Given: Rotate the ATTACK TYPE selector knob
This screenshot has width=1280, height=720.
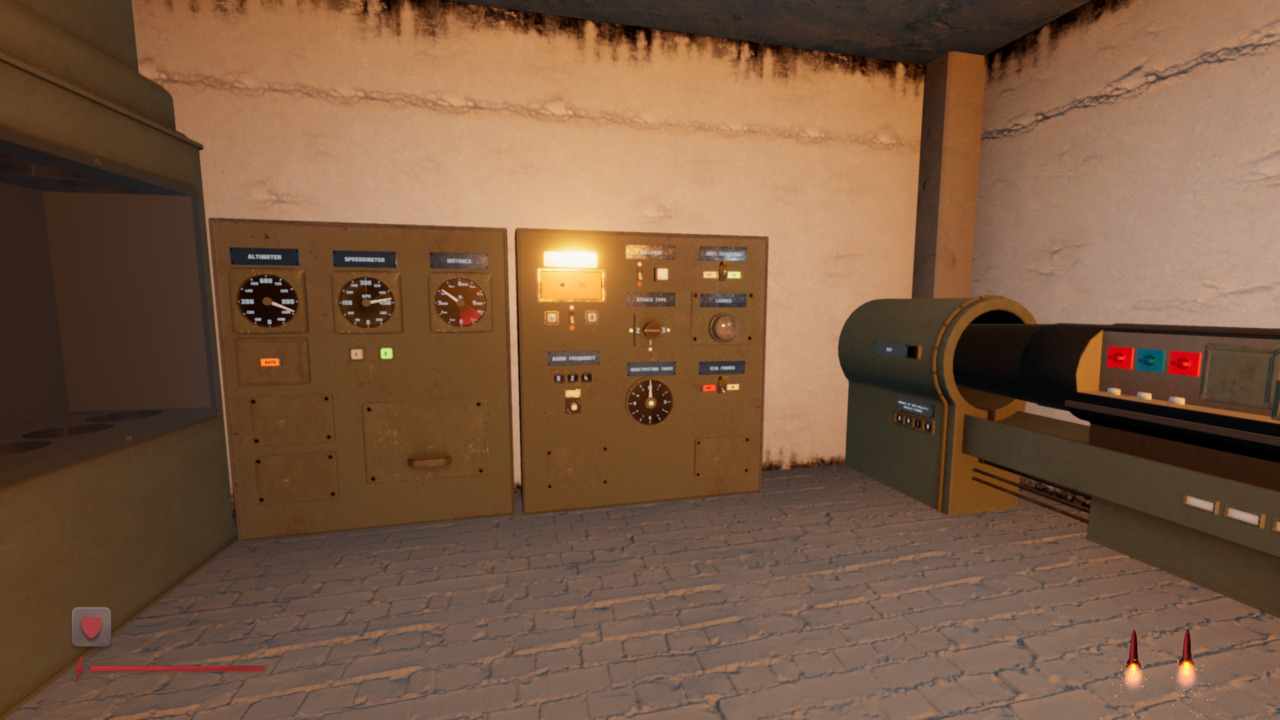Looking at the screenshot, I should pyautogui.click(x=652, y=329).
